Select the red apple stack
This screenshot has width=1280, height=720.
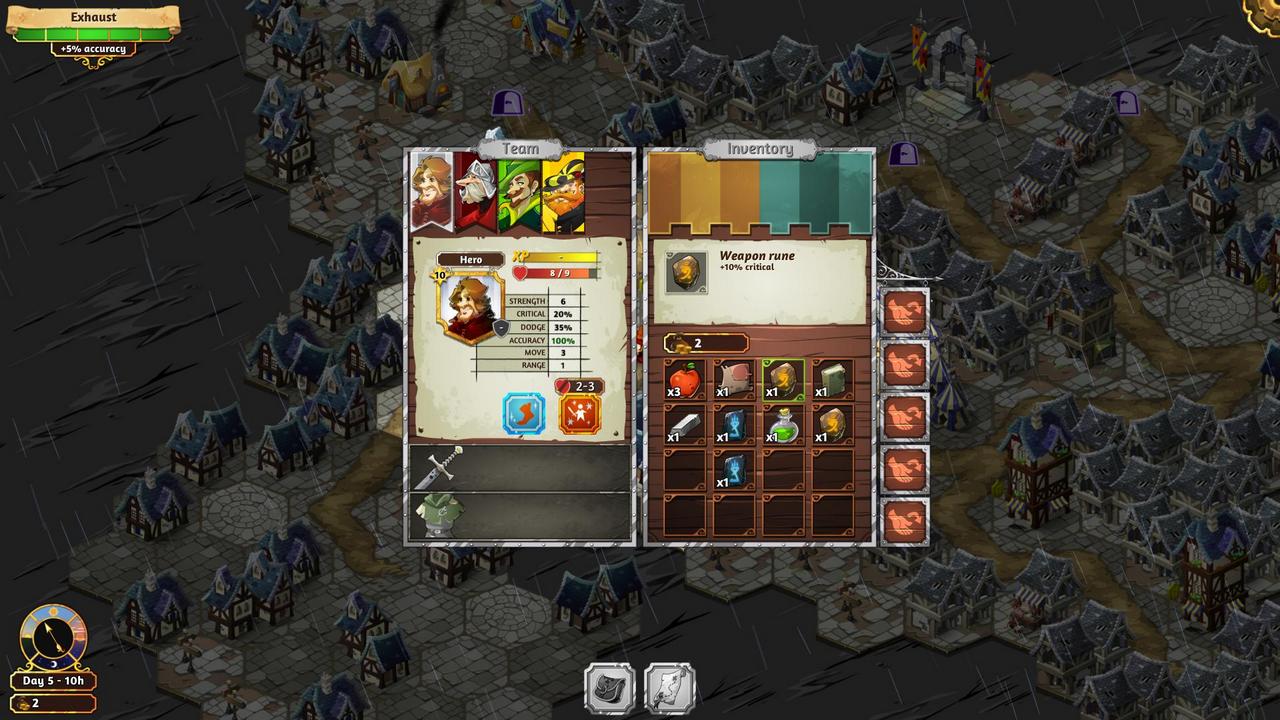click(685, 379)
